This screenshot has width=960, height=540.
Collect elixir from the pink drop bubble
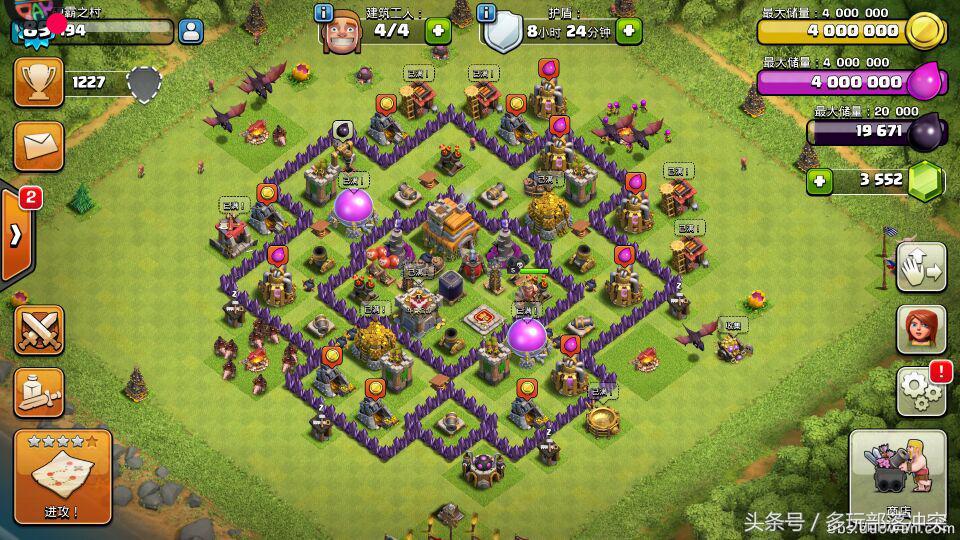click(x=548, y=68)
